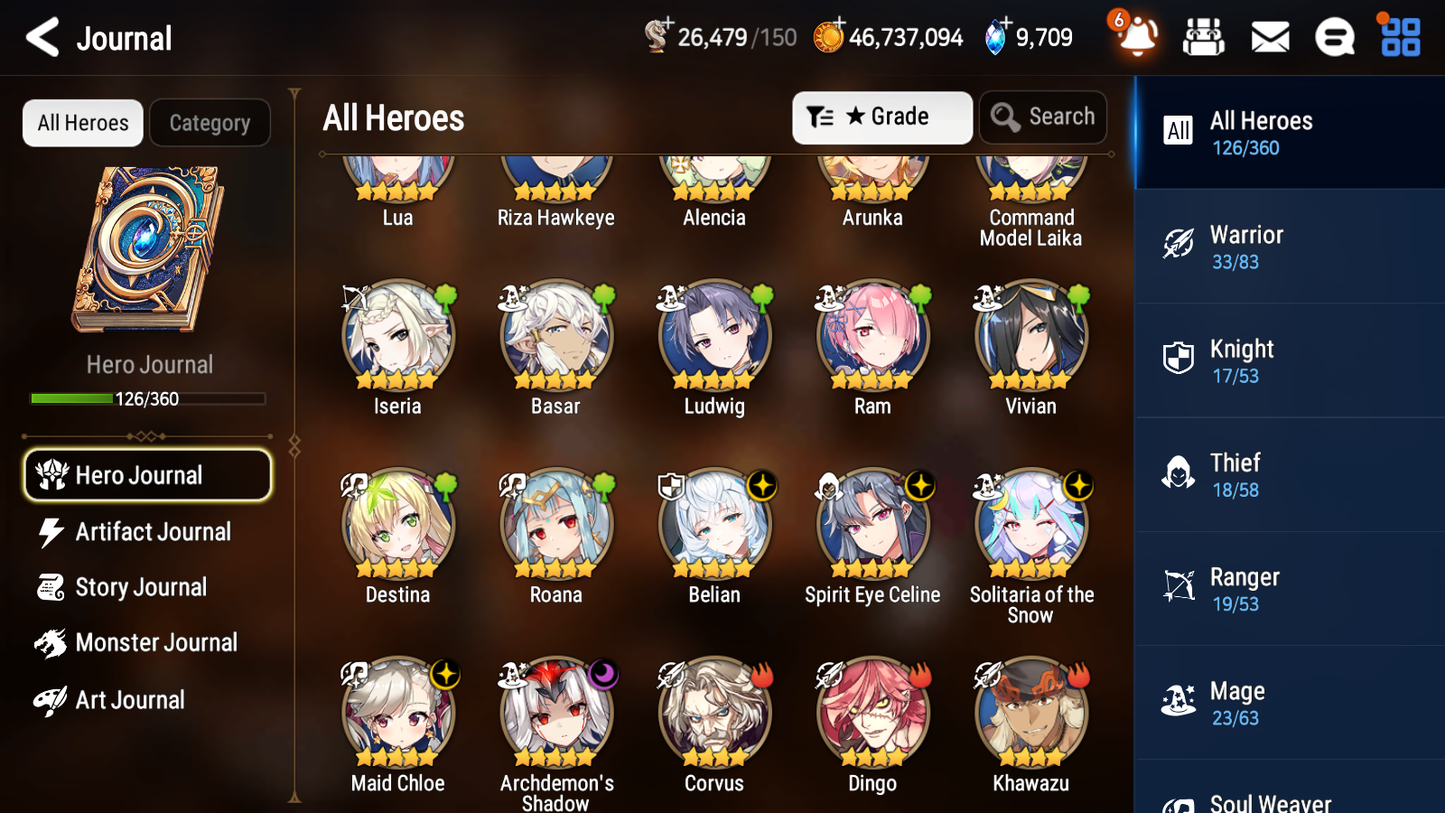Open the Grade filter dropdown

(x=882, y=117)
